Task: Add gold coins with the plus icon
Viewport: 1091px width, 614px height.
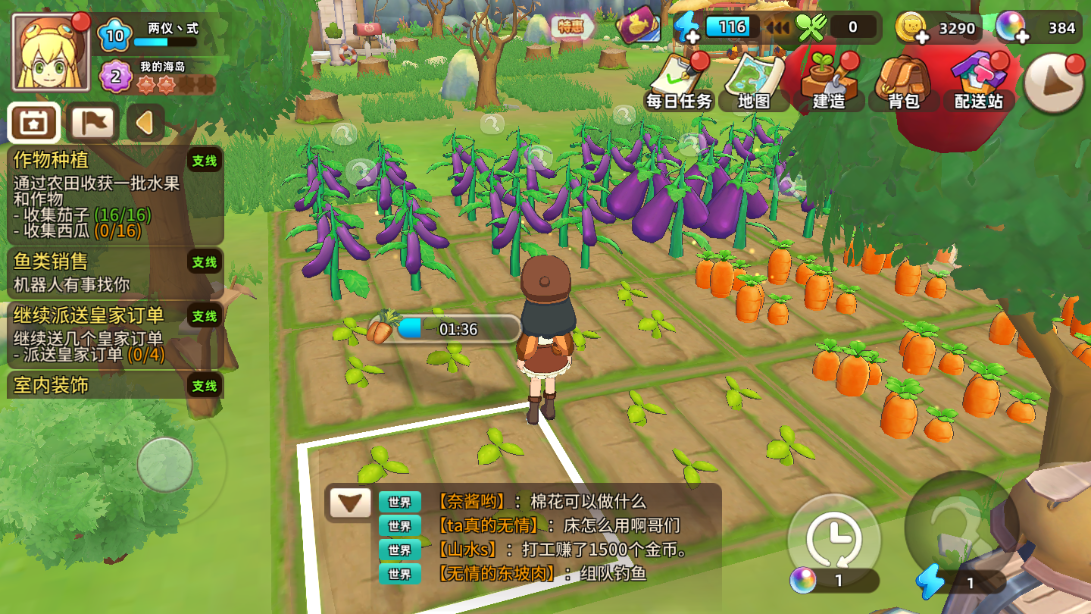Action: tap(912, 29)
